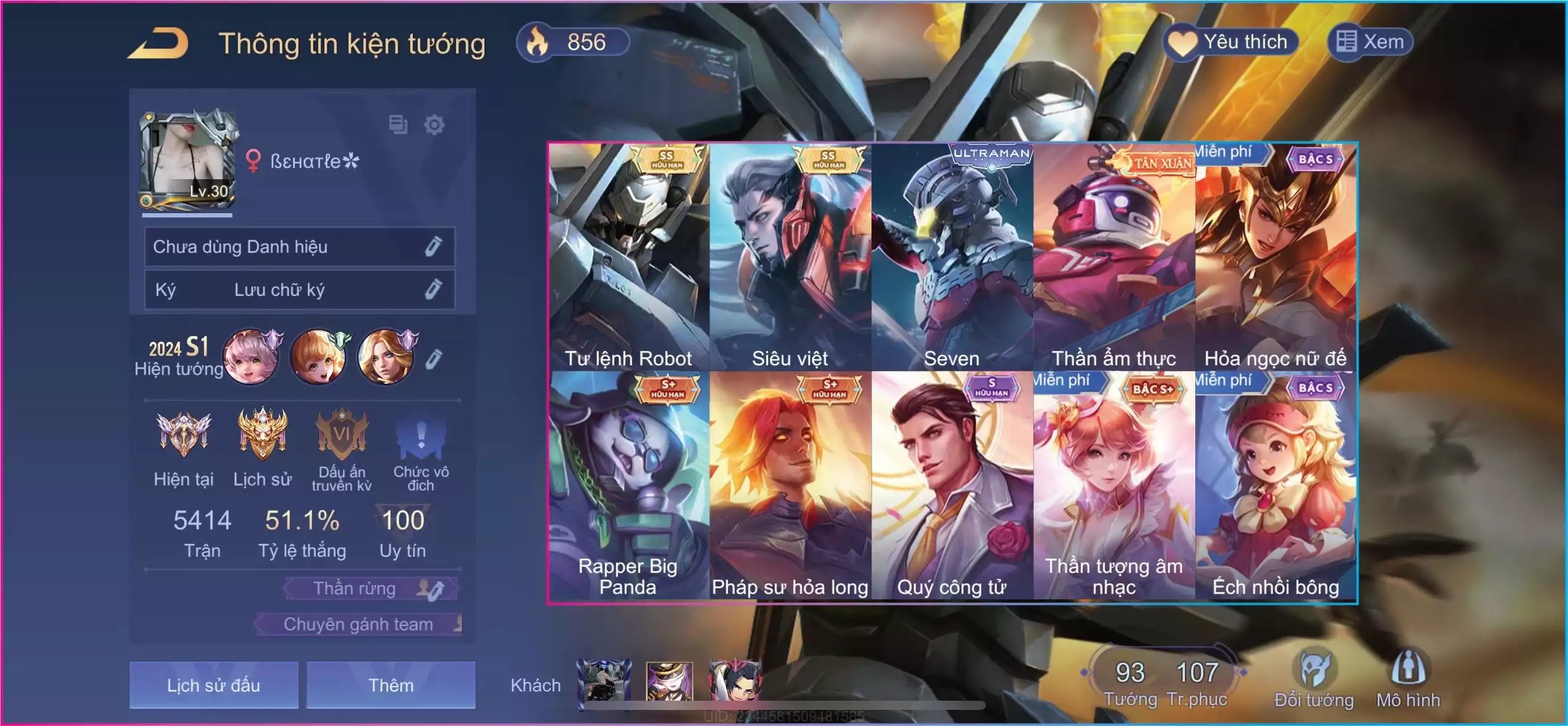1568x726 pixels.
Task: Open the Xem view button
Action: pos(1371,42)
